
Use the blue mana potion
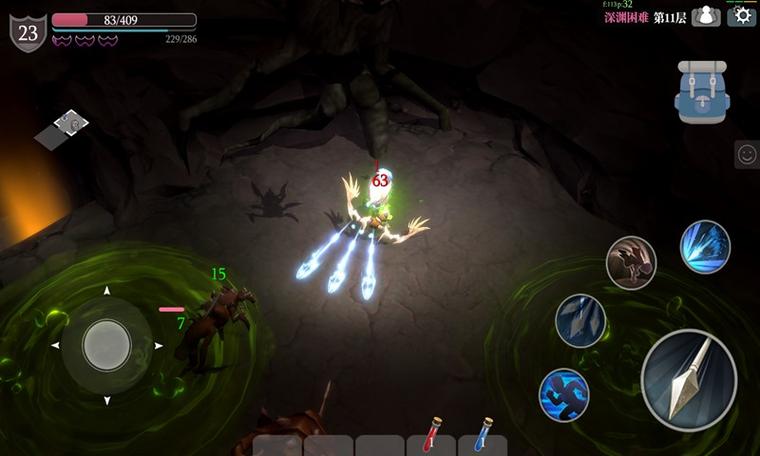click(482, 436)
